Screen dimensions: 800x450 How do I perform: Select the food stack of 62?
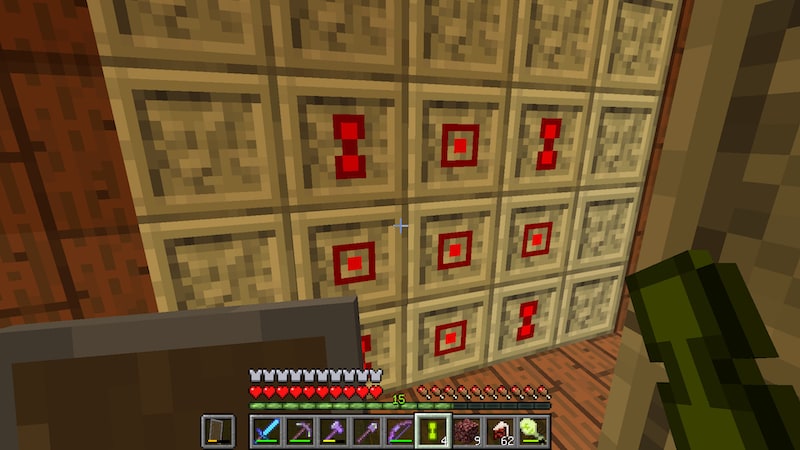(x=499, y=430)
